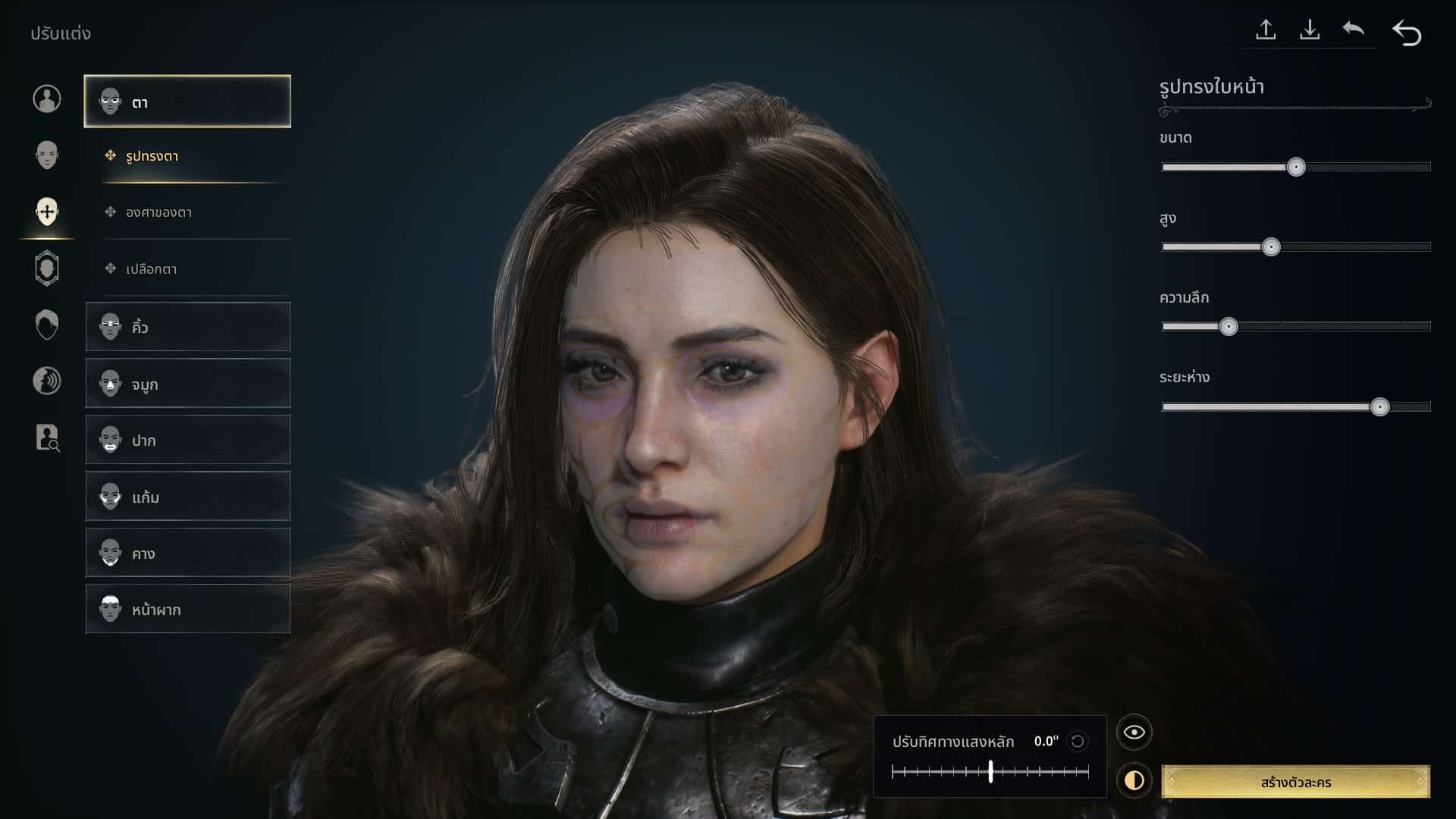1456x819 pixels.
Task: Click the upload preset arrow icon
Action: [1266, 30]
